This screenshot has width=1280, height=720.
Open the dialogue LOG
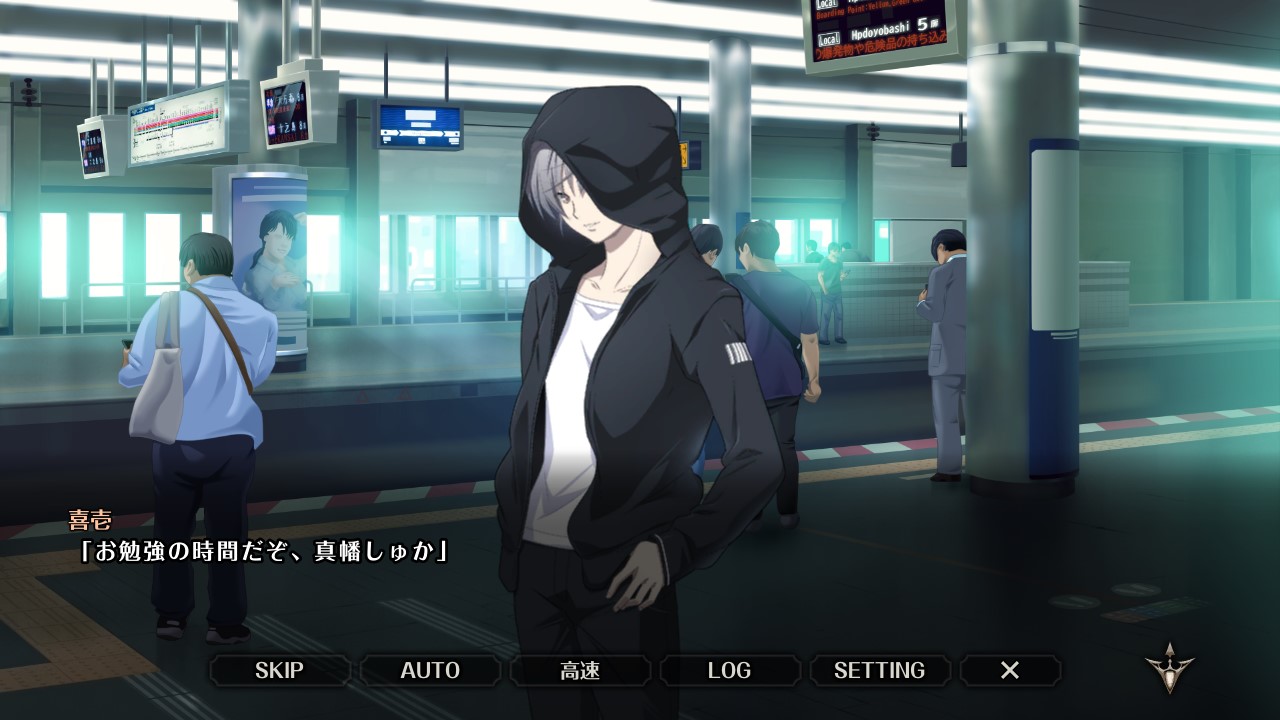click(x=729, y=670)
